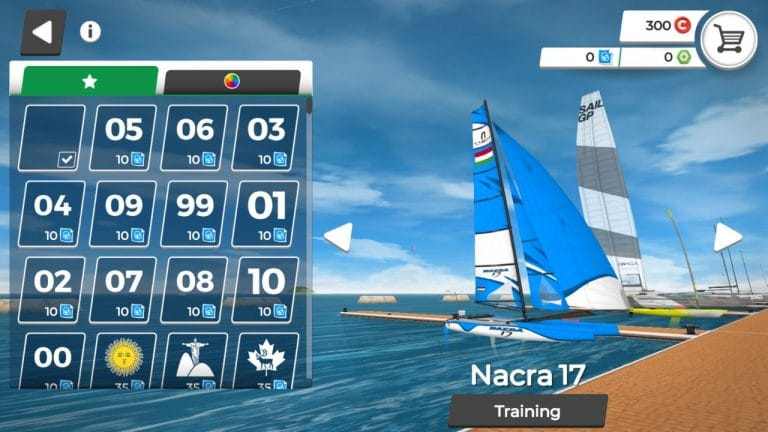Select the sun emblem sail design
Image resolution: width=768 pixels, height=432 pixels.
point(124,360)
